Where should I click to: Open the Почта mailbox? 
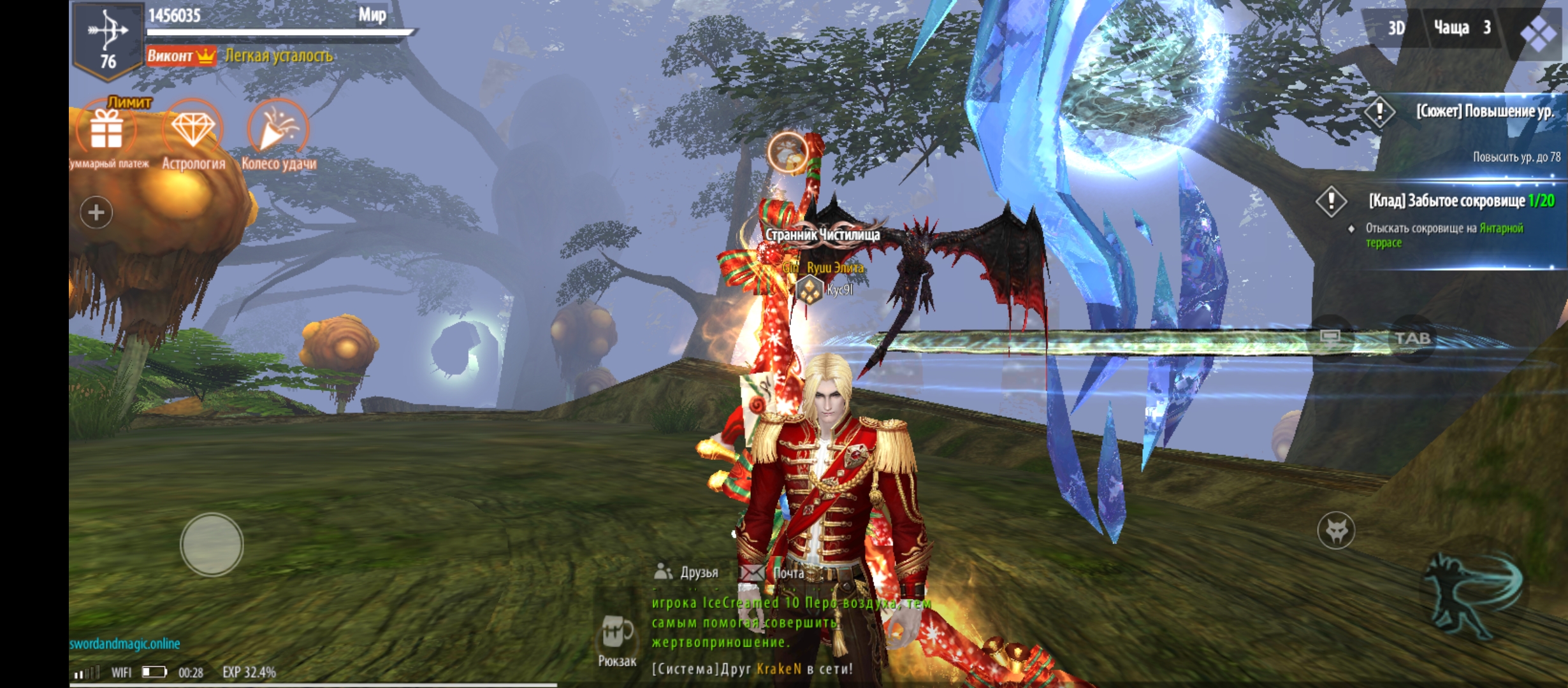(x=774, y=573)
